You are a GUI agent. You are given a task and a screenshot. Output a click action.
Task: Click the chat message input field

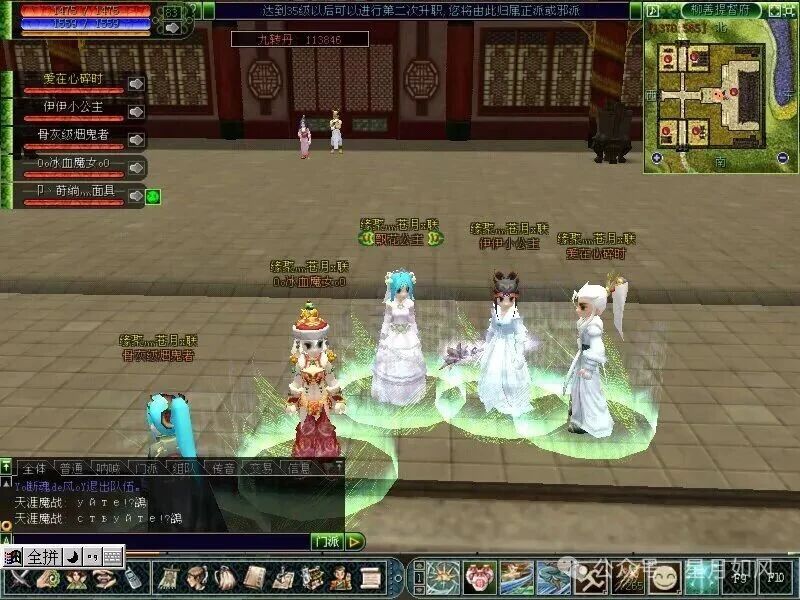click(160, 541)
